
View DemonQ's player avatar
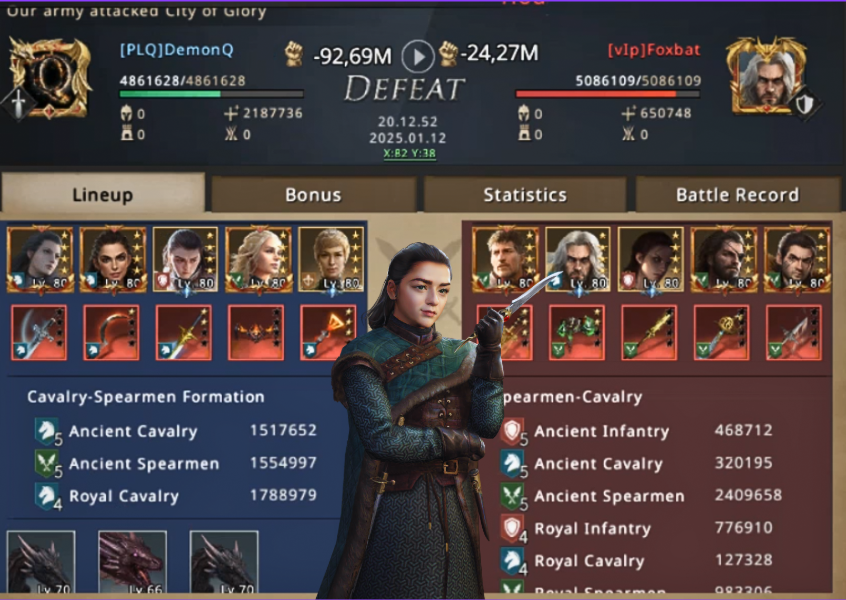(x=50, y=77)
